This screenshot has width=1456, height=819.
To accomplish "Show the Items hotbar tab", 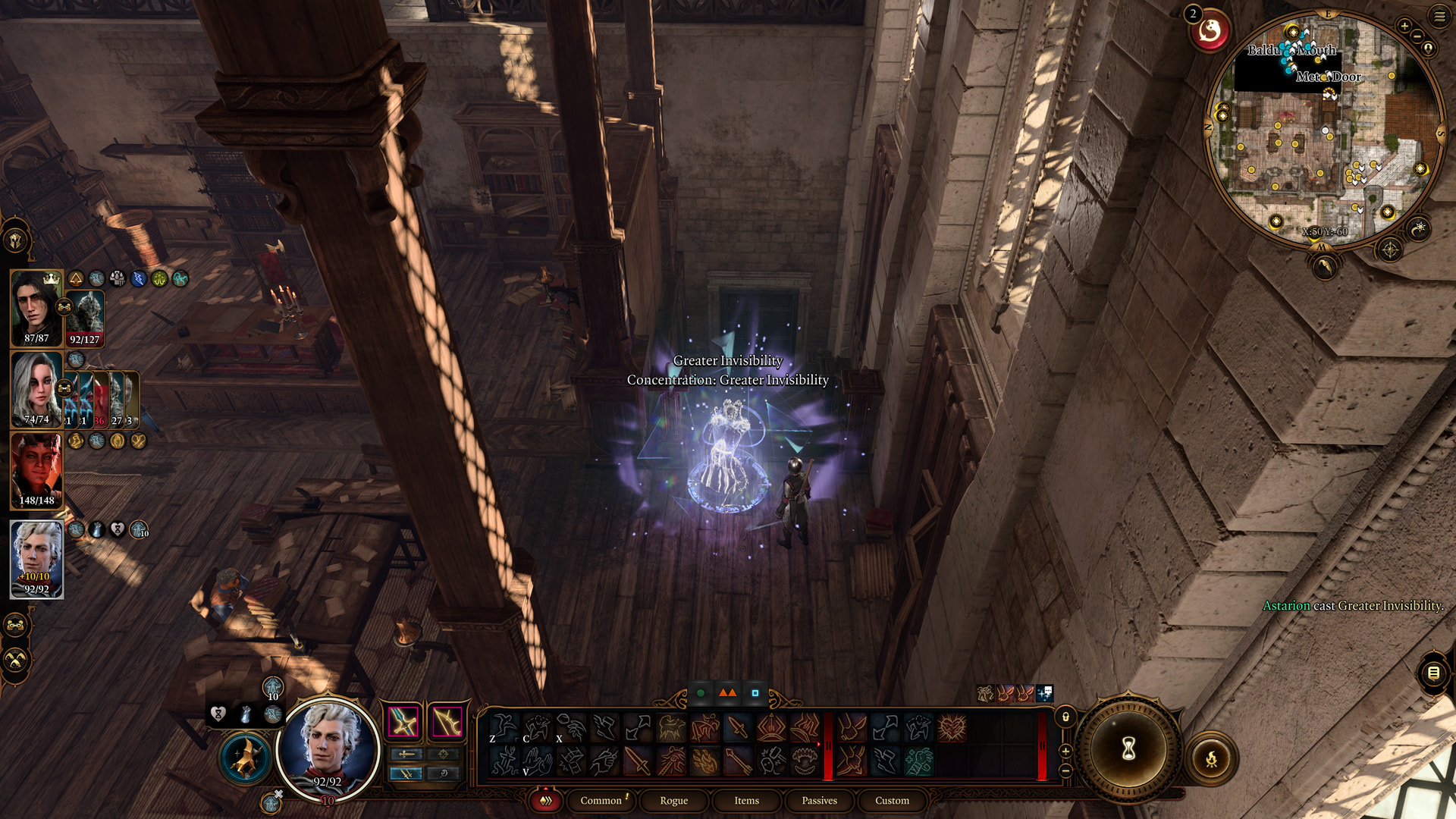I will [x=746, y=800].
